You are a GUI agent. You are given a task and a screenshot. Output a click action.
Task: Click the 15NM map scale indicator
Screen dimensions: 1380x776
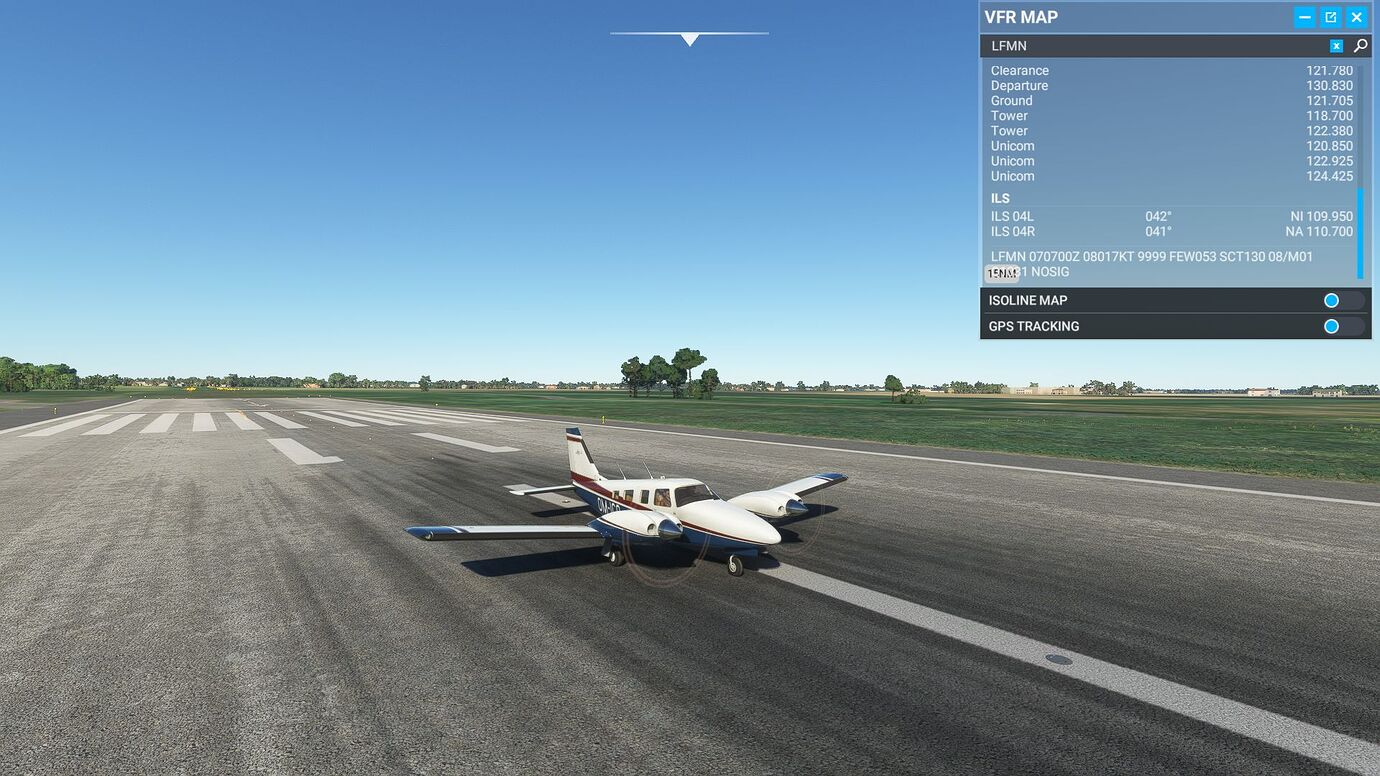coord(1001,272)
